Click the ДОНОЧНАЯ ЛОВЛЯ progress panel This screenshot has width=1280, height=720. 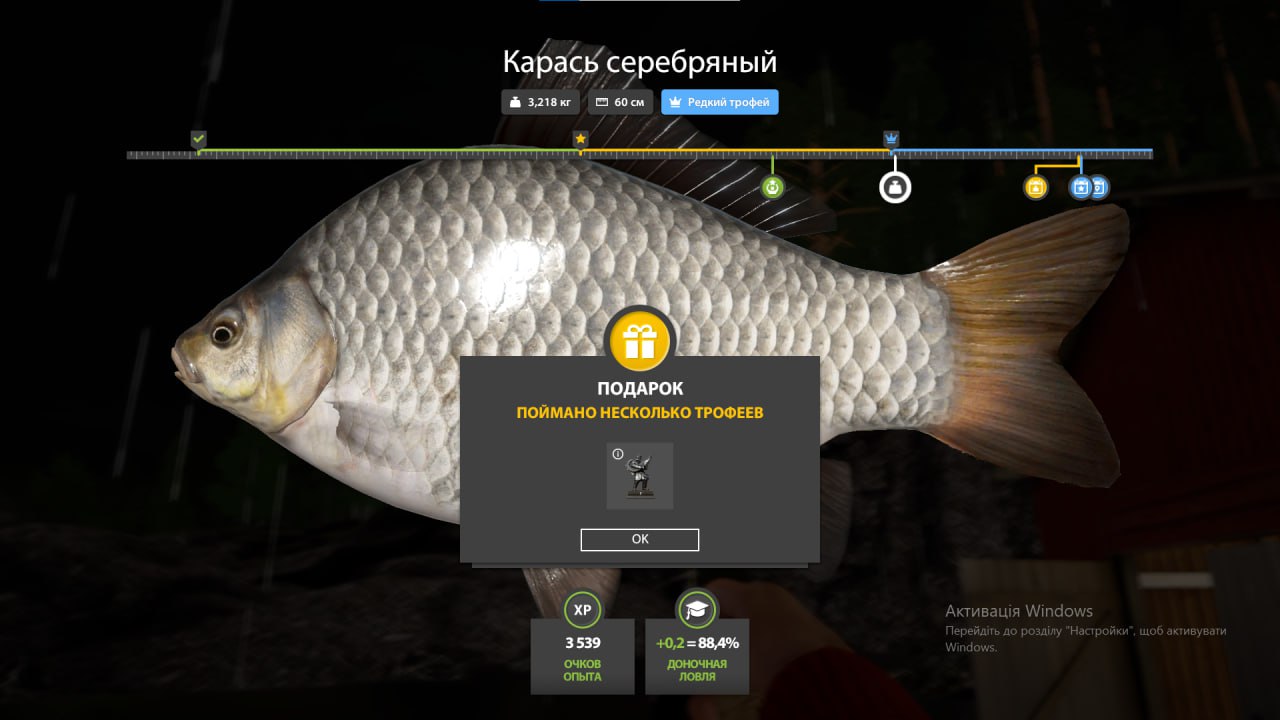point(697,656)
